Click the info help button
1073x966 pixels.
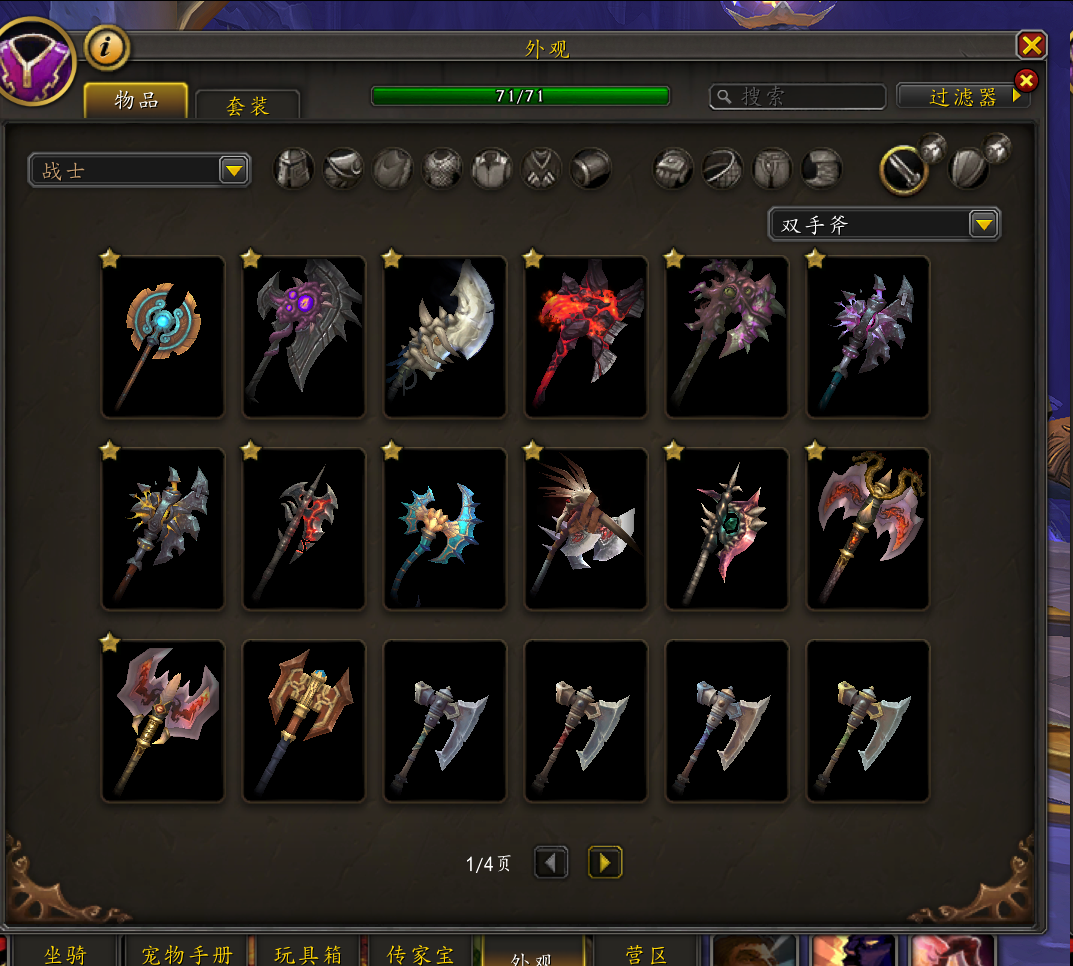[x=107, y=46]
